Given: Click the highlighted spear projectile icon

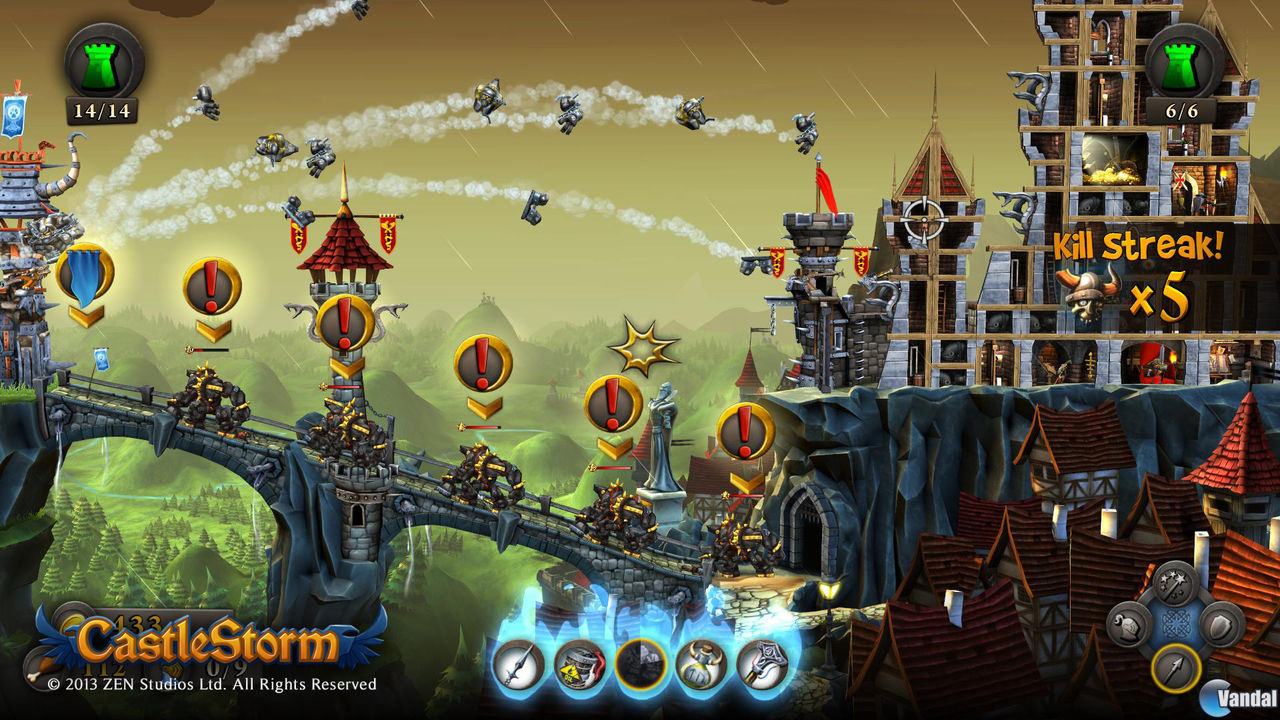Looking at the screenshot, I should (x=1175, y=668).
